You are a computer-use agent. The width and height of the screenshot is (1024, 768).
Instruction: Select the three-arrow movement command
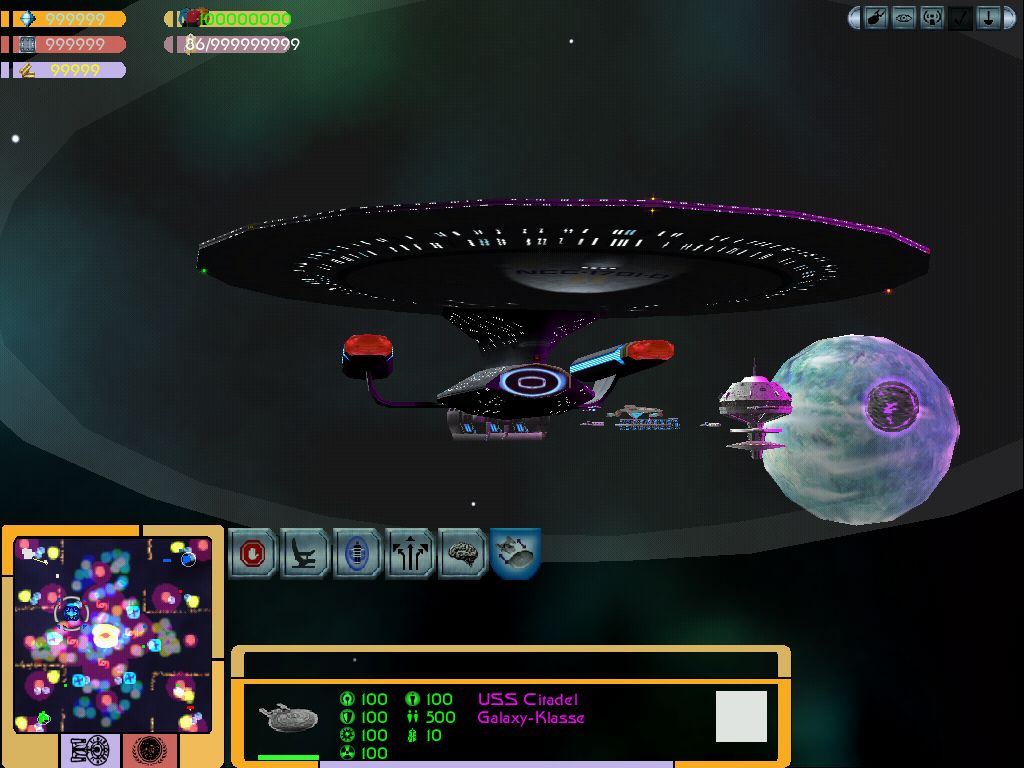coord(410,553)
